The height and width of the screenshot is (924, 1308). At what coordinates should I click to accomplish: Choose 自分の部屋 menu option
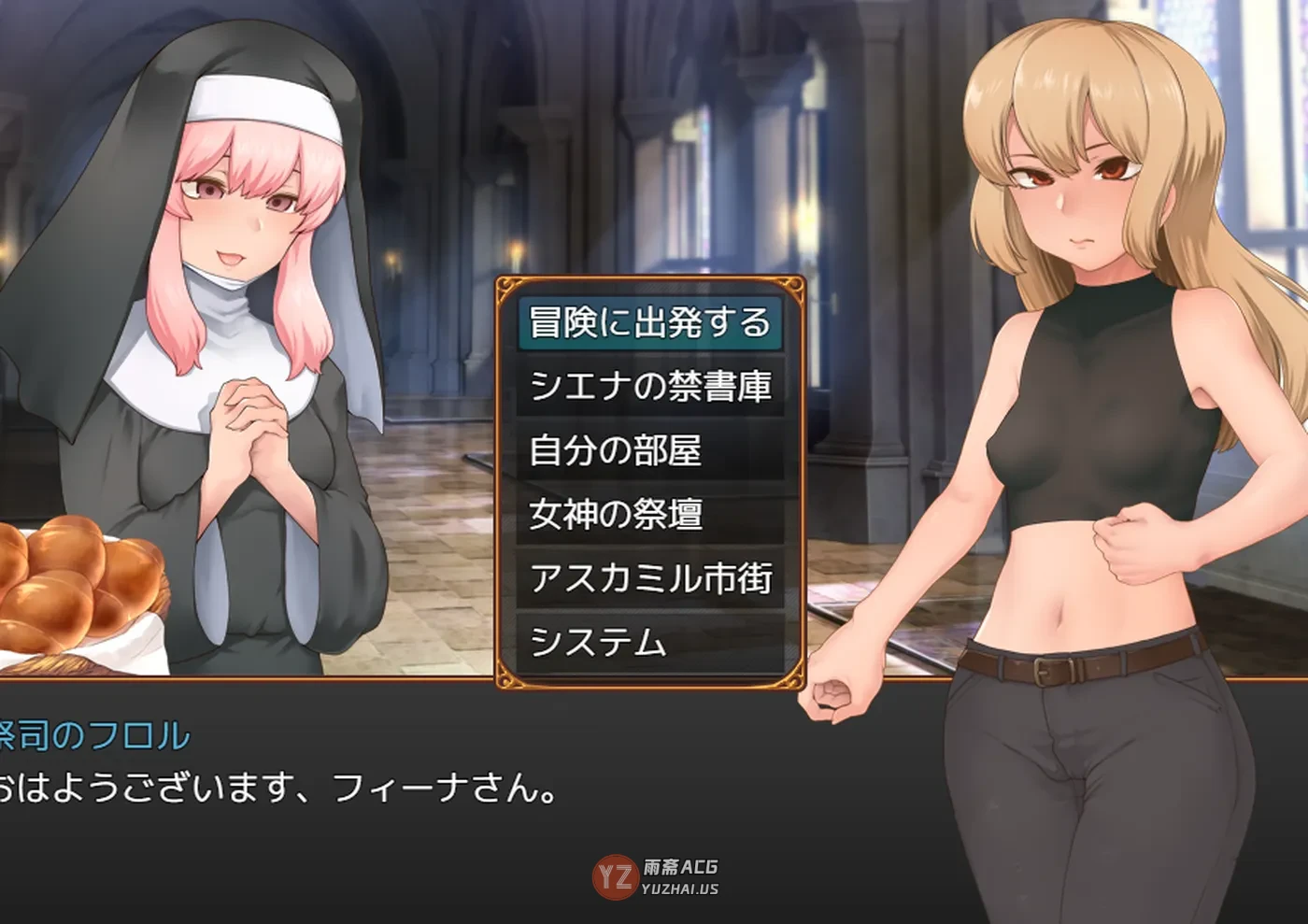coord(649,450)
